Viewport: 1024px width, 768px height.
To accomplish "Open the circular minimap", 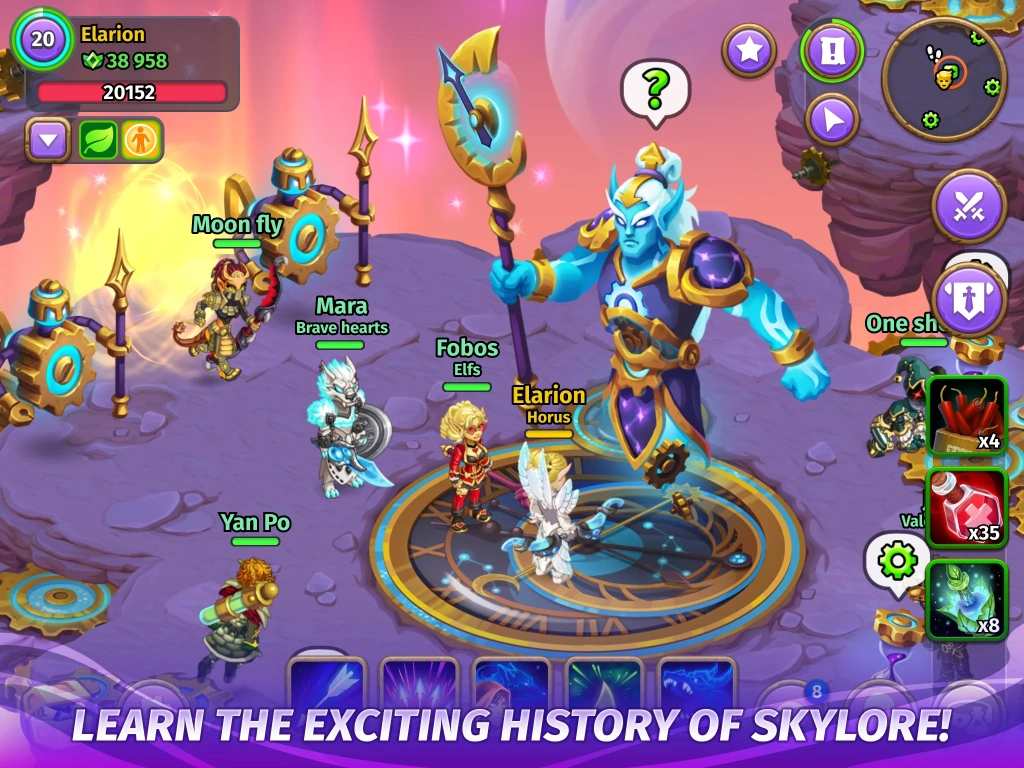I will point(944,78).
